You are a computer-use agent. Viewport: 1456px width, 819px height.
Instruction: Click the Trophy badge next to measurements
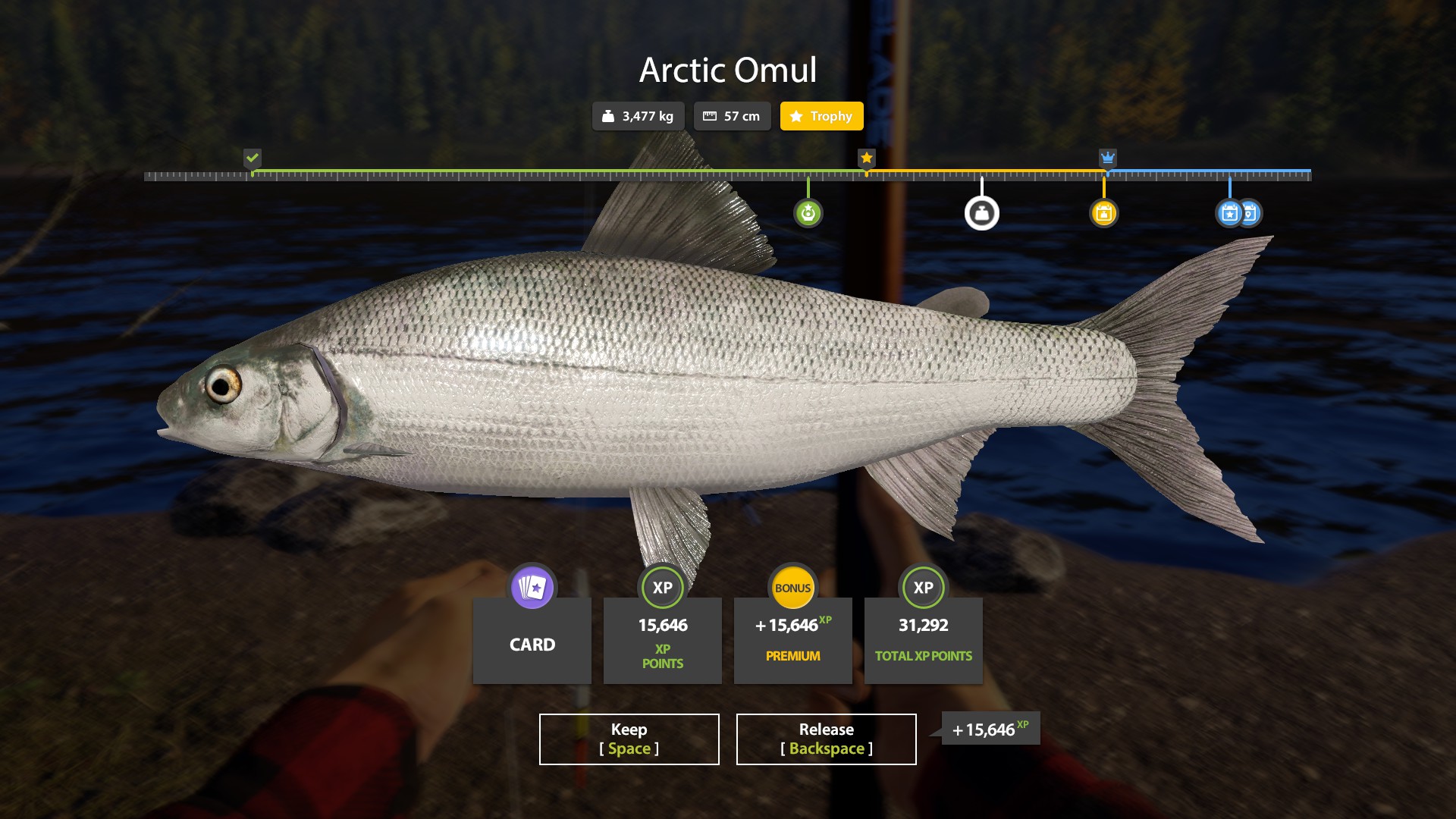[821, 116]
